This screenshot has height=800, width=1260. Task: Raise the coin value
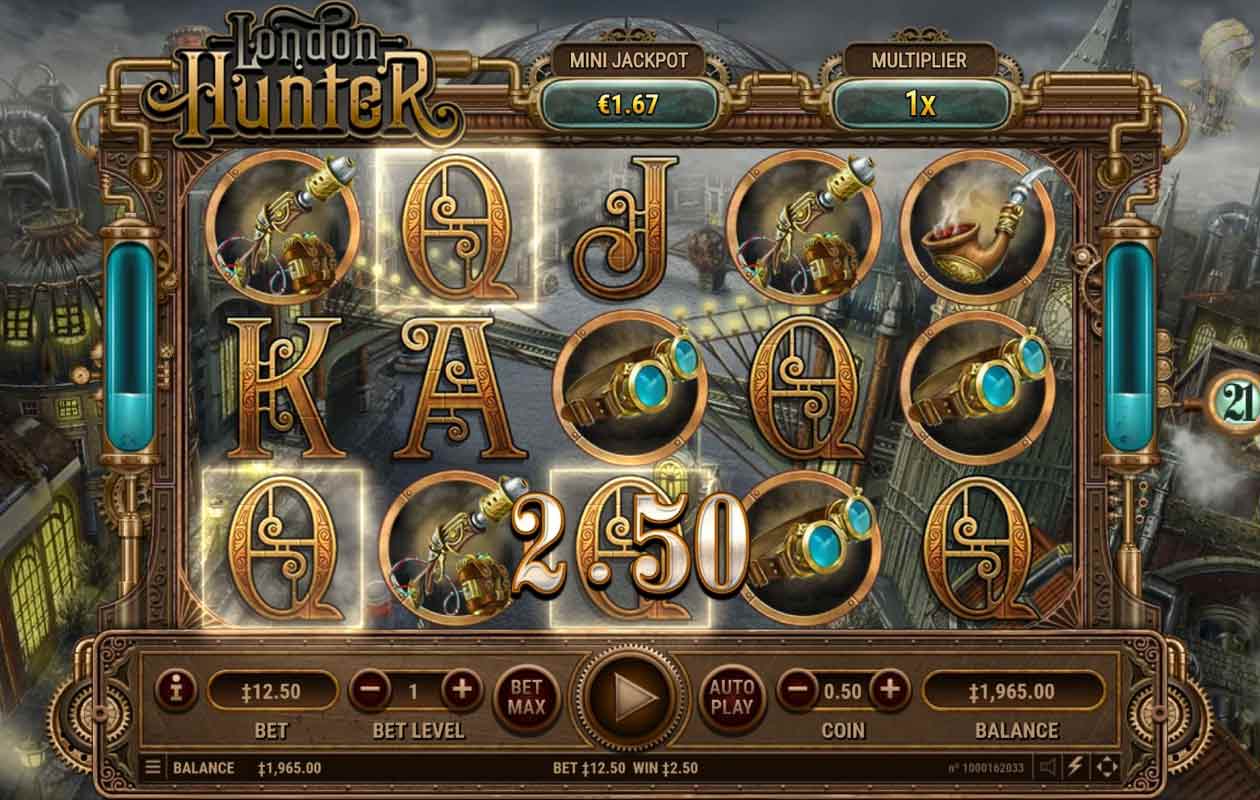(889, 689)
